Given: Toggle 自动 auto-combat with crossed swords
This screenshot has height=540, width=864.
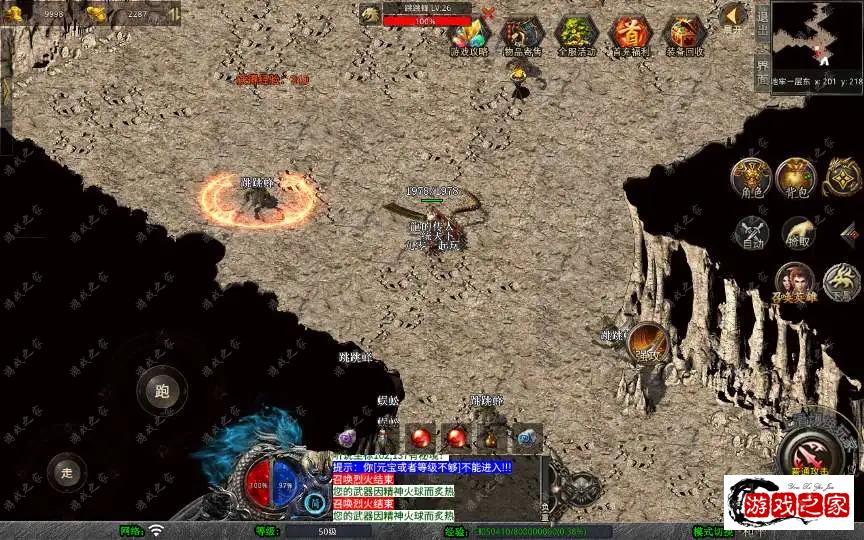Looking at the screenshot, I should [750, 234].
